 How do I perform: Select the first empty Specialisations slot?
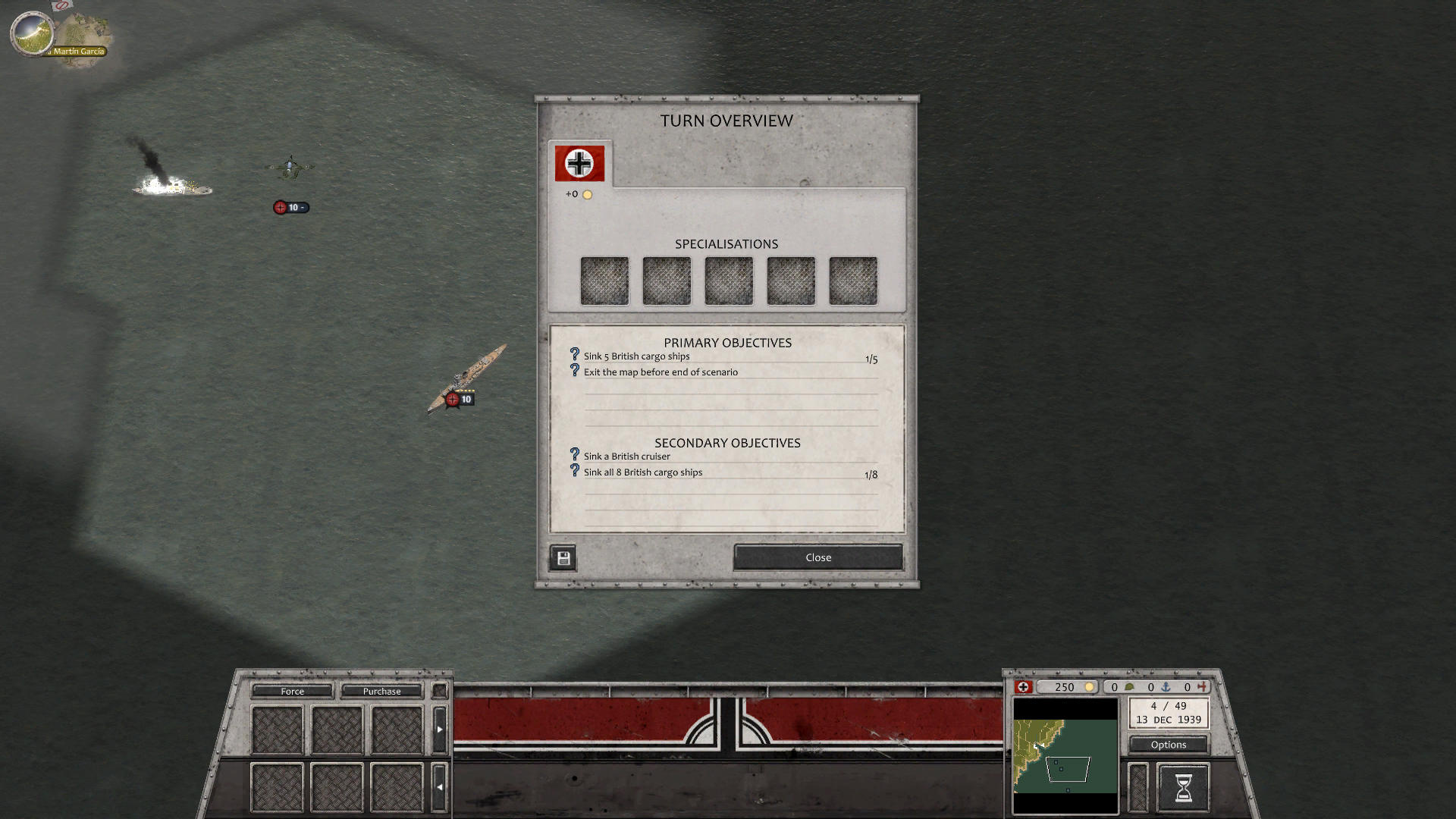604,280
